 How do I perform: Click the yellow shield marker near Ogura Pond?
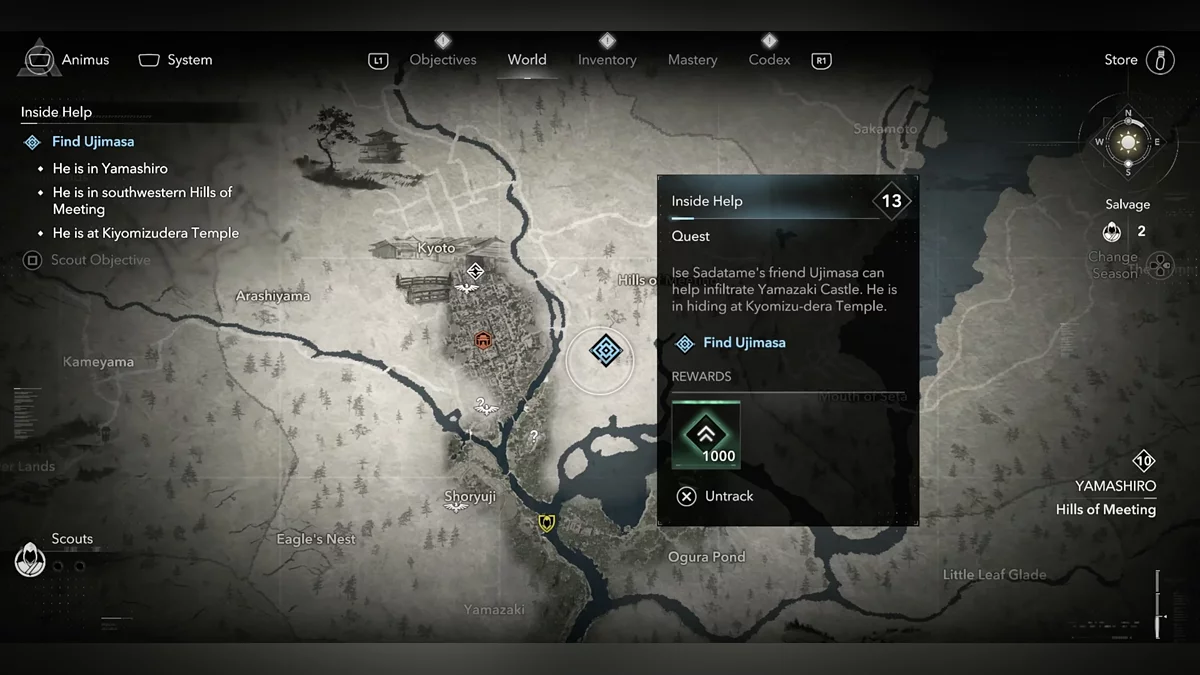click(546, 522)
